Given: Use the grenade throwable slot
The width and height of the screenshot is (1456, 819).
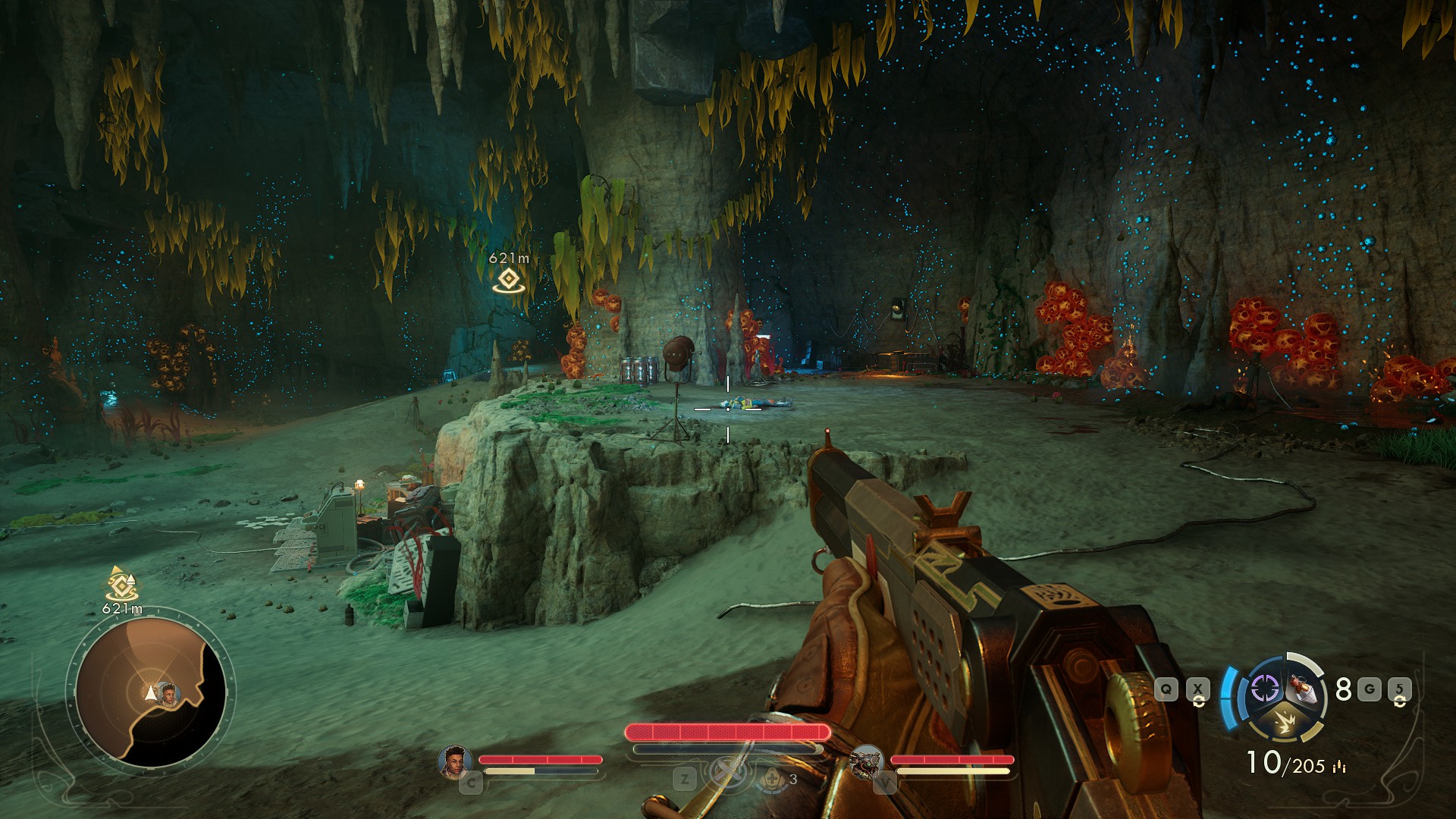Looking at the screenshot, I should [1304, 689].
